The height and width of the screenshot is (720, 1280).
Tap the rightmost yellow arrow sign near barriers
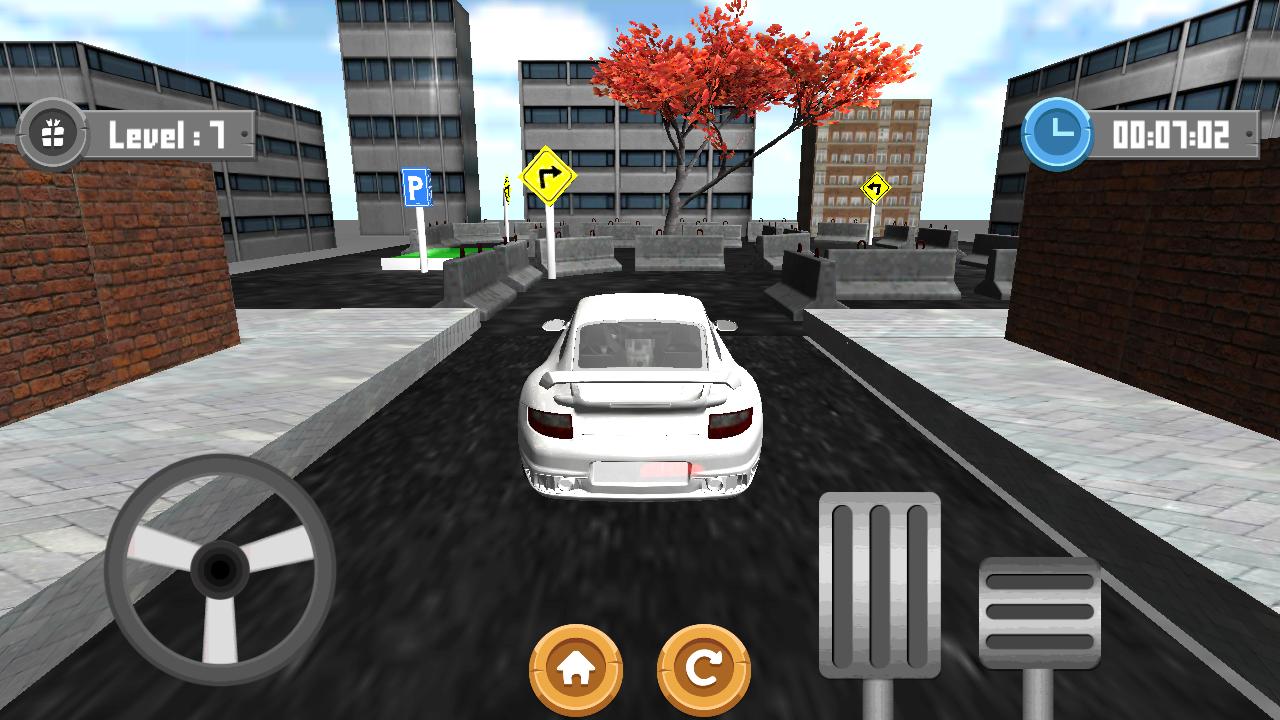tap(877, 190)
